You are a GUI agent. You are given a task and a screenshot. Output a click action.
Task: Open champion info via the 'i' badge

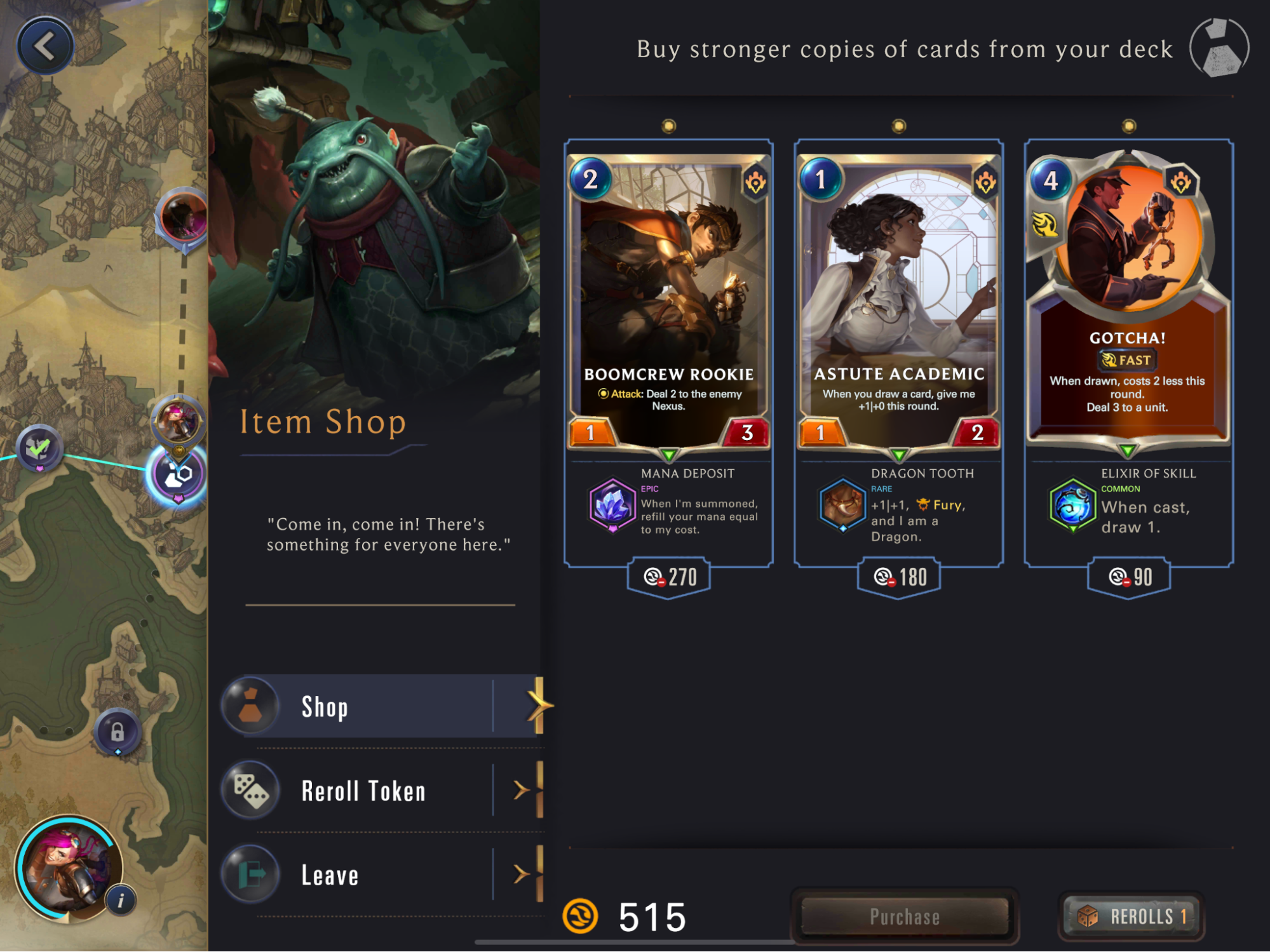click(121, 900)
